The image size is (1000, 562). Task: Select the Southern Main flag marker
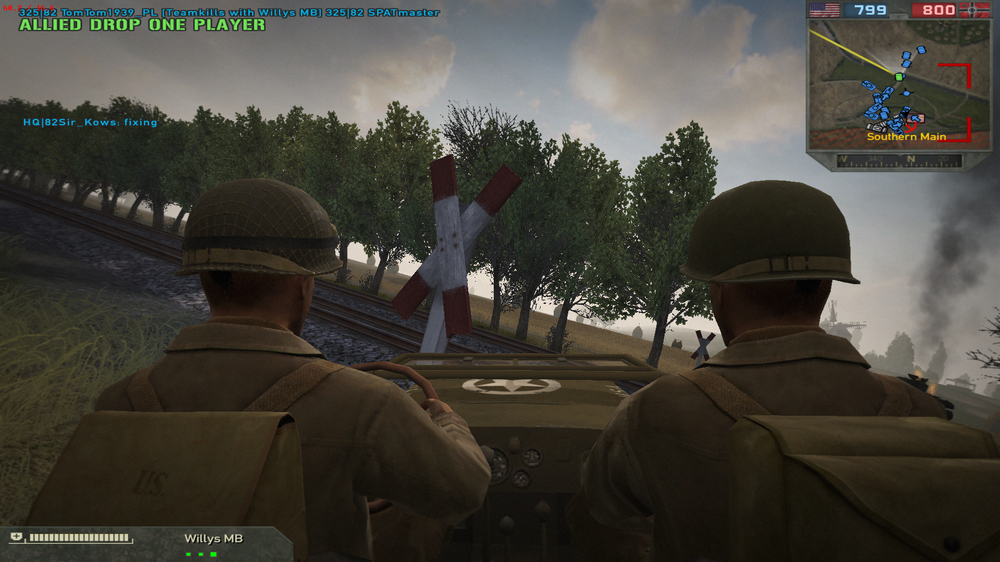[x=914, y=119]
